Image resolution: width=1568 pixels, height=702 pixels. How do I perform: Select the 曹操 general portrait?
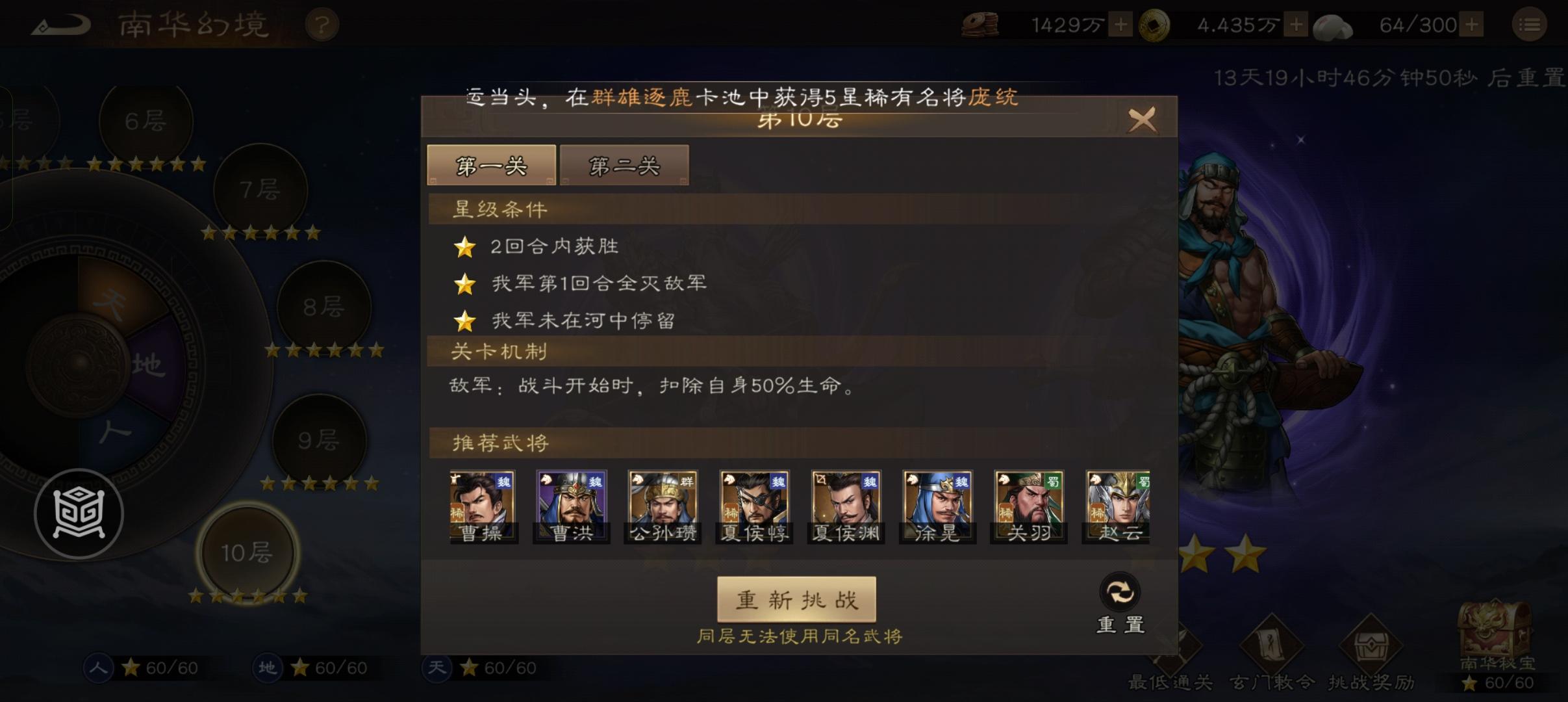tap(482, 504)
